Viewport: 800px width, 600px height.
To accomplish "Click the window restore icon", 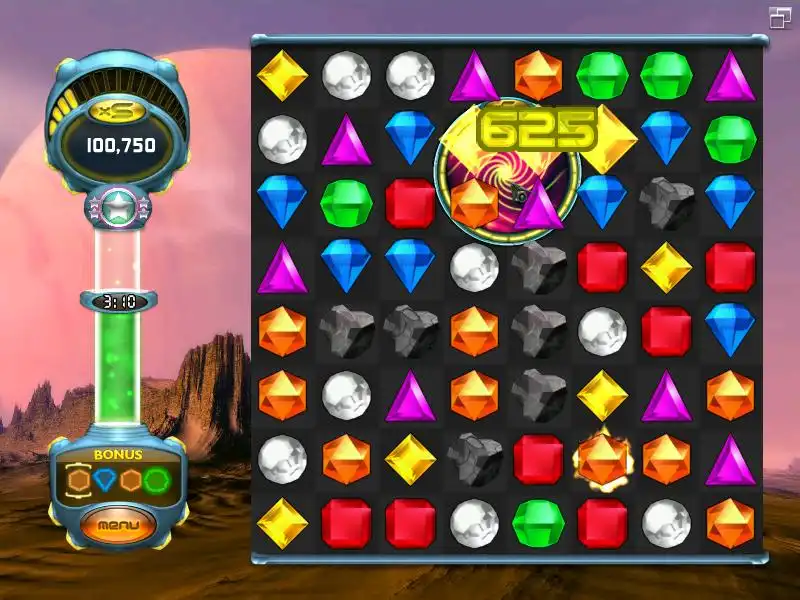I will [780, 17].
